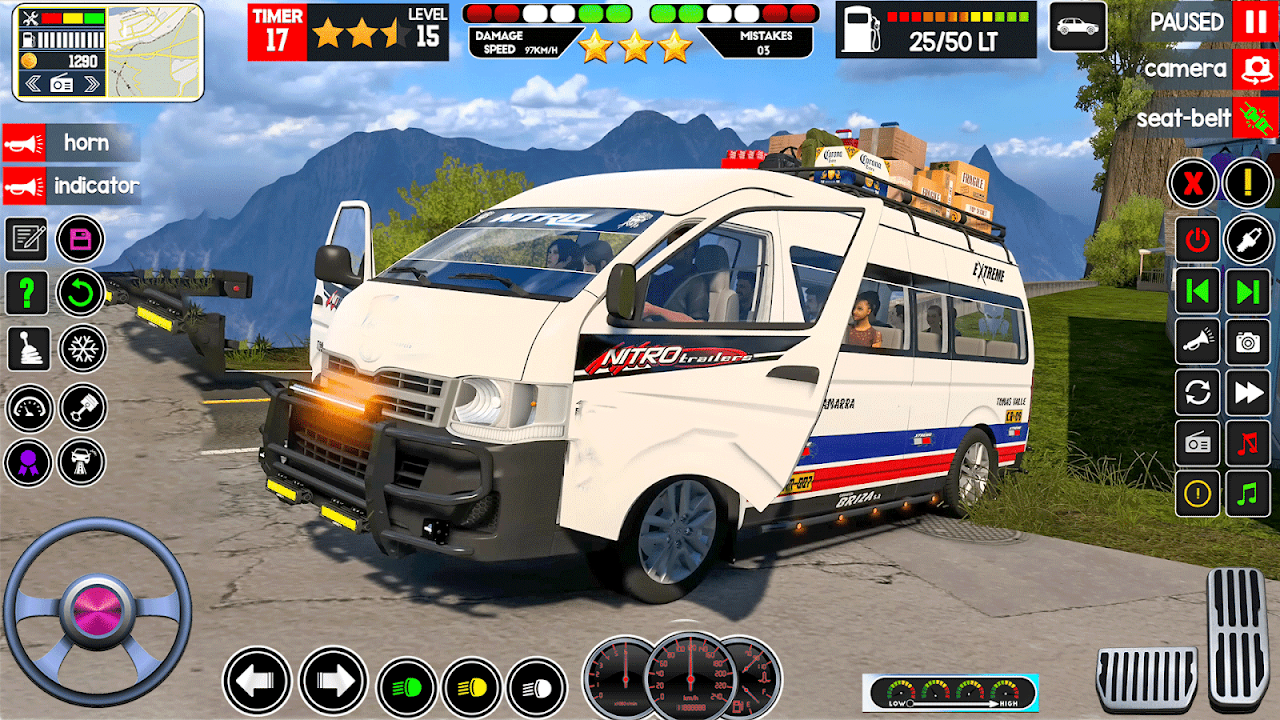The image size is (1280, 720).
Task: Click the car select icon beside fuel
Action: (1077, 27)
